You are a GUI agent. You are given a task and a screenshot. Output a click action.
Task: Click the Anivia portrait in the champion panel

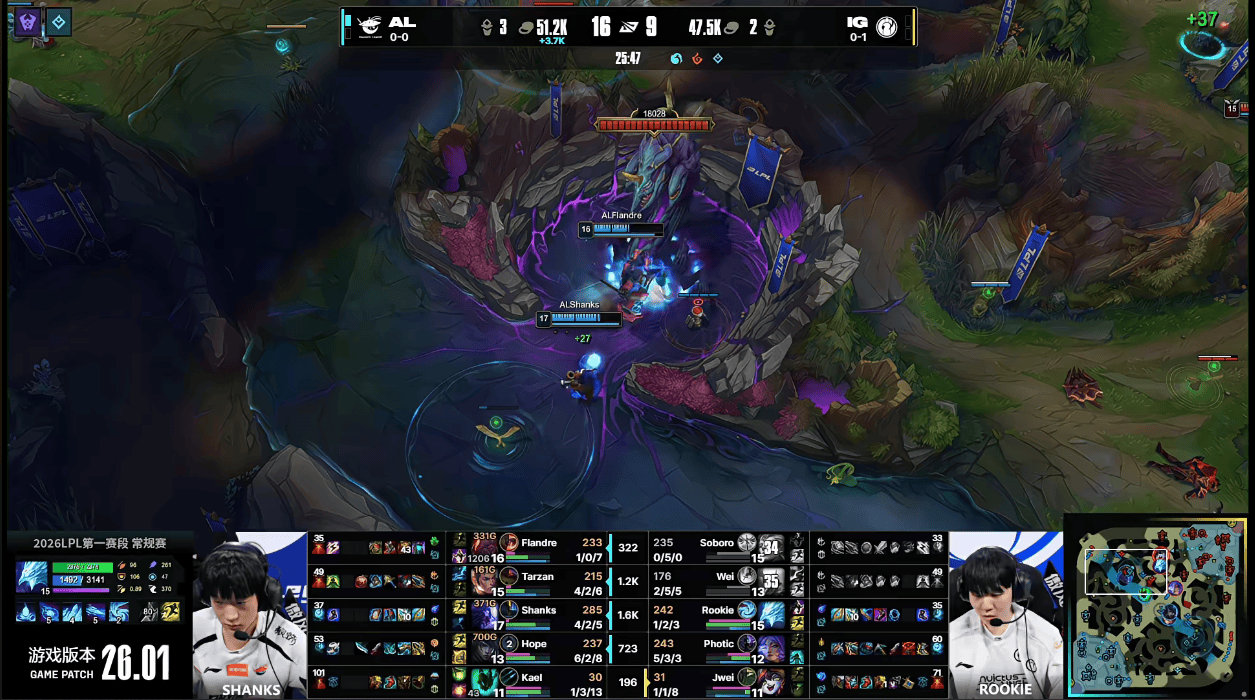(x=31, y=578)
